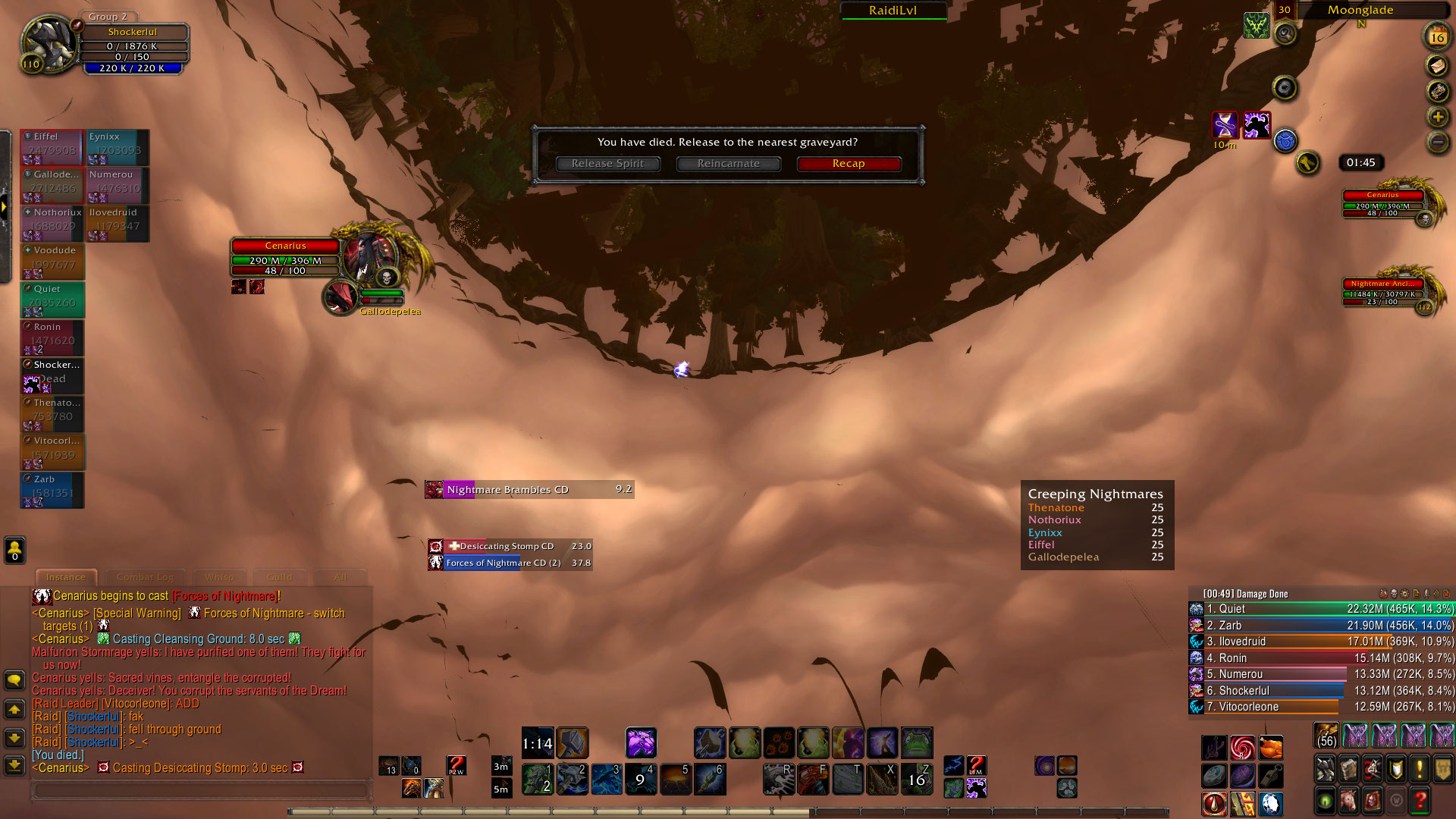Click the Release Spirit button
The height and width of the screenshot is (819, 1456).
click(x=607, y=164)
